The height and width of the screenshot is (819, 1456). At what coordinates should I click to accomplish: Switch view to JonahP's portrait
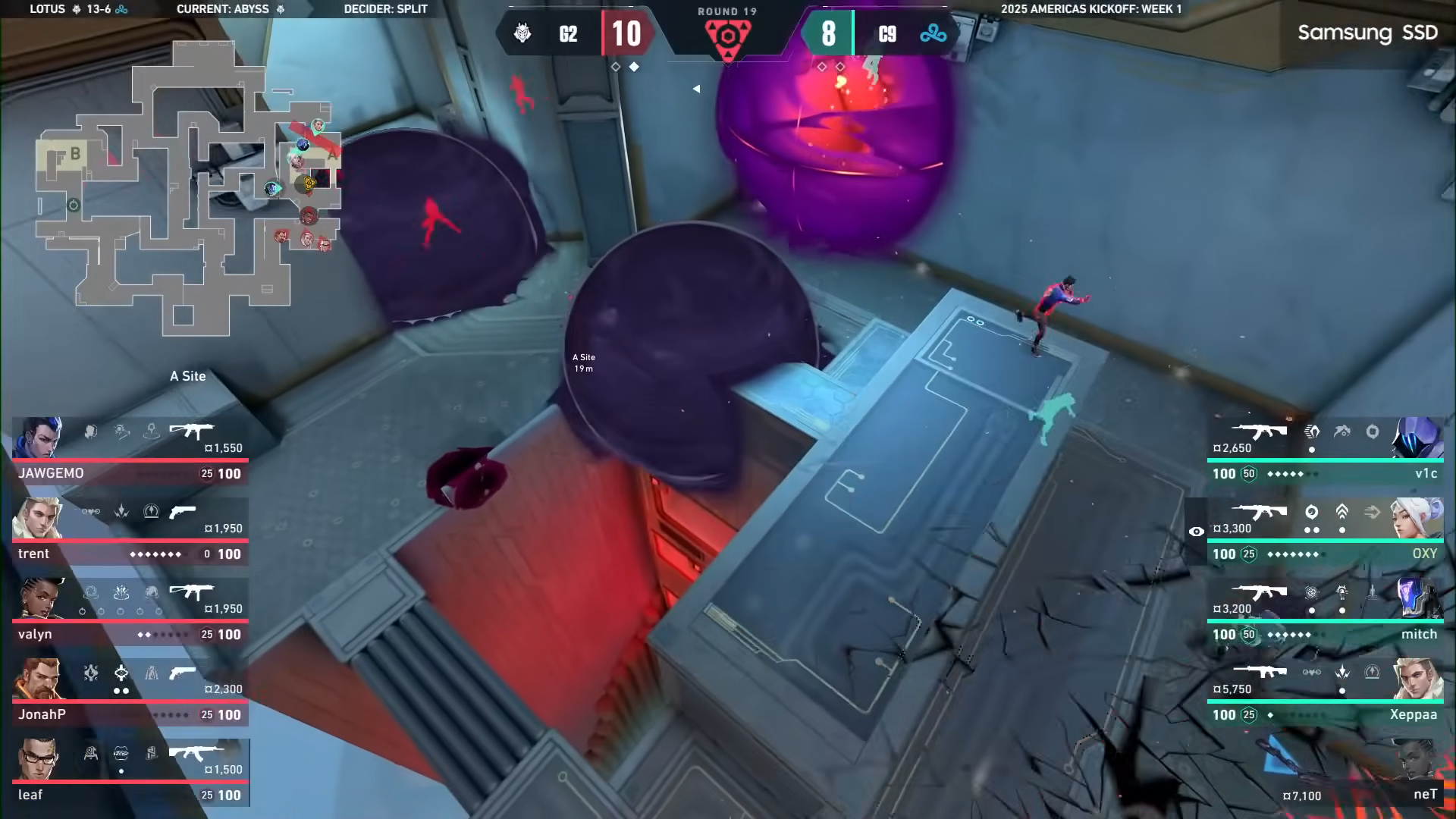click(x=38, y=679)
